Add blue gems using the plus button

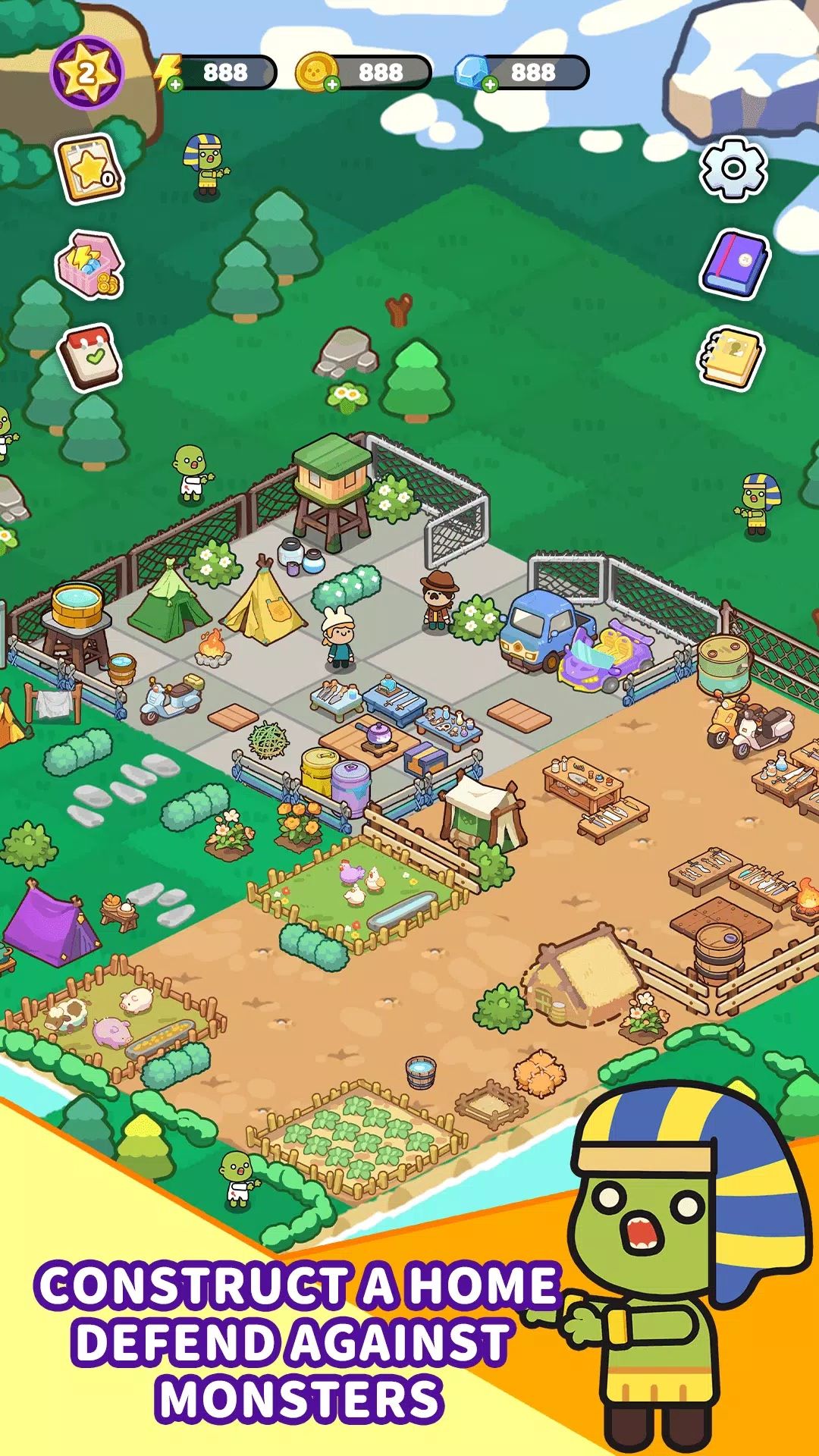[490, 84]
